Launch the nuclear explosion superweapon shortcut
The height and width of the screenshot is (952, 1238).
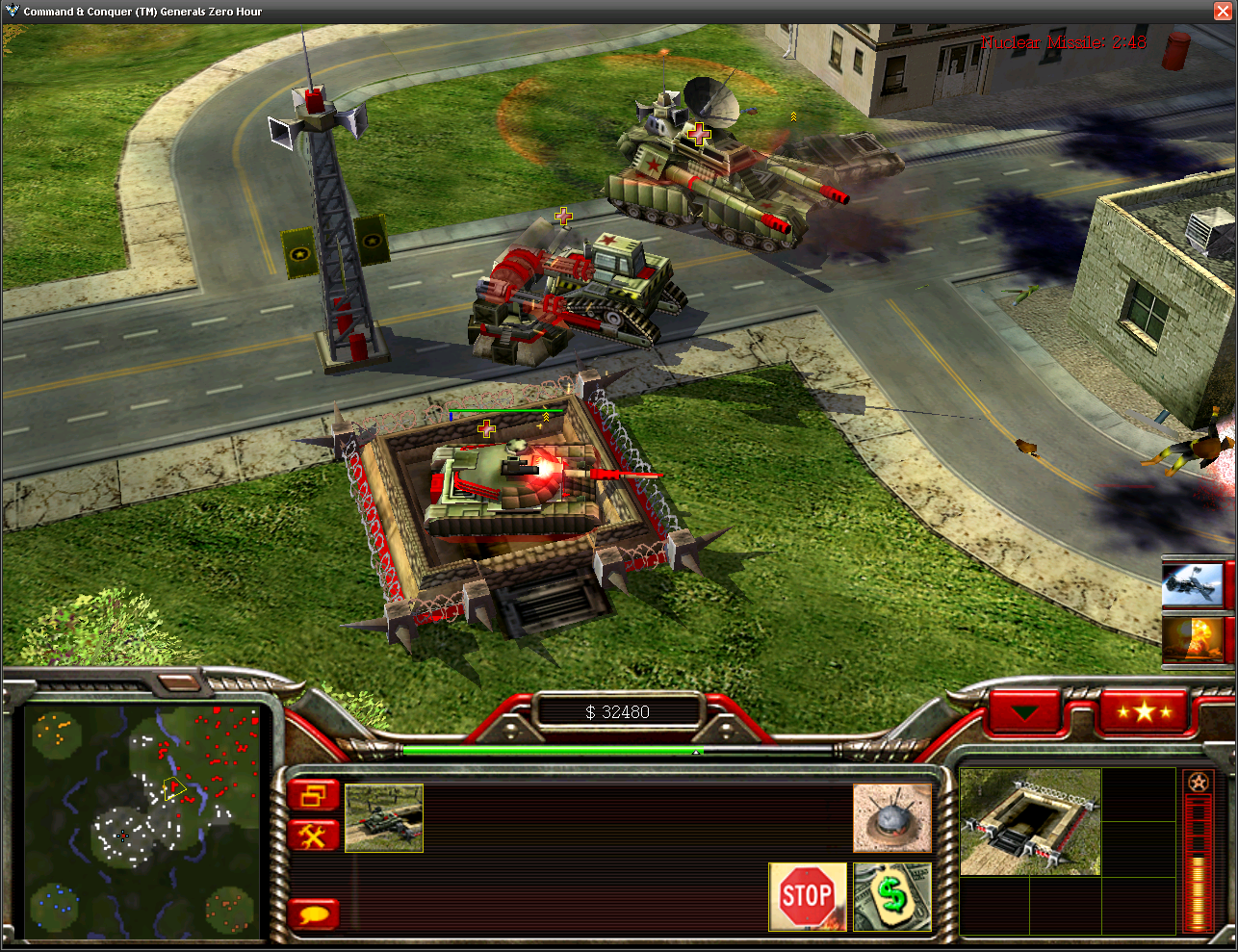(x=1192, y=640)
